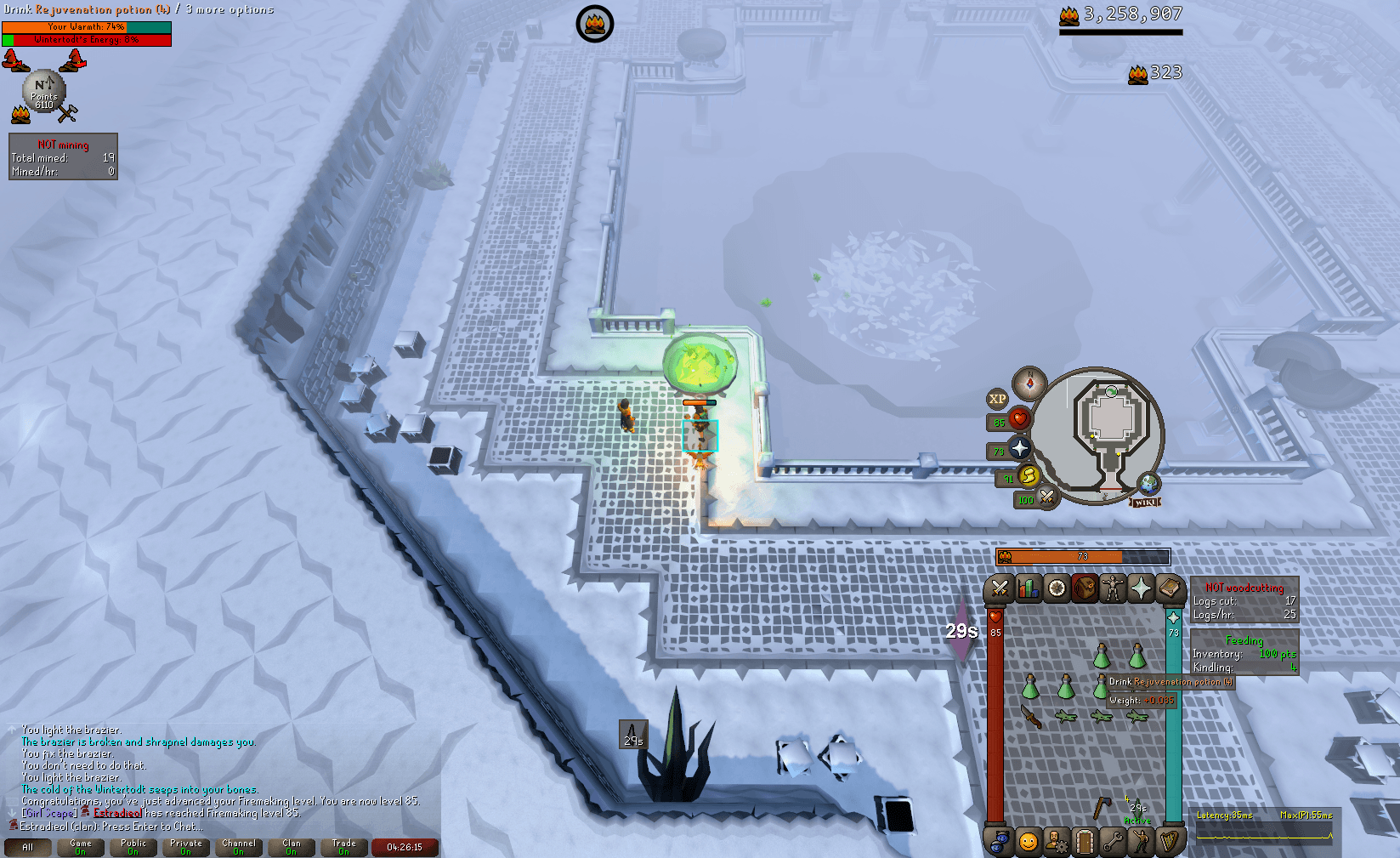Toggle run using the run energy orb

click(1029, 477)
